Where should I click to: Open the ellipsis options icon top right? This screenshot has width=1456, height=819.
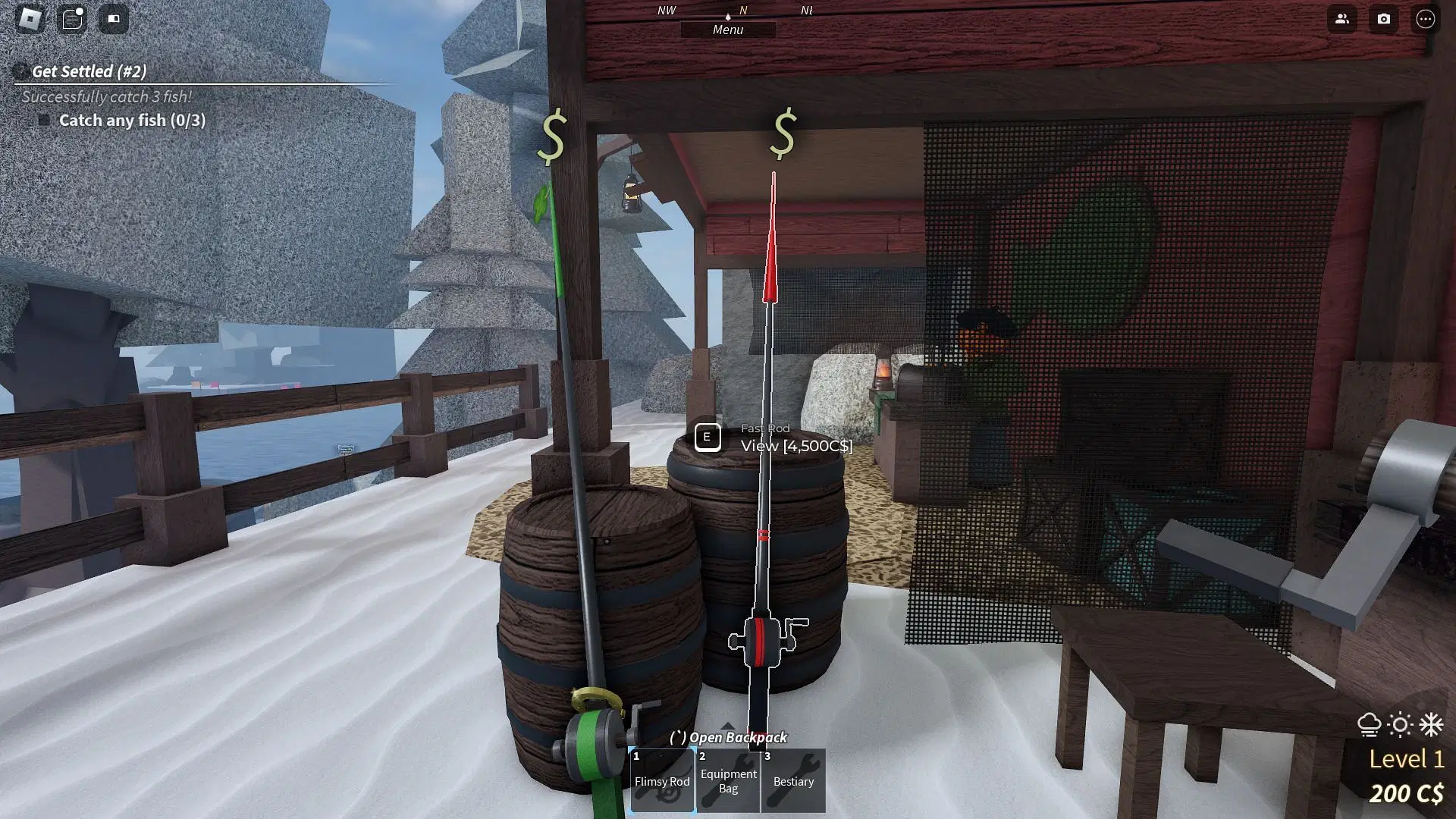pos(1427,20)
